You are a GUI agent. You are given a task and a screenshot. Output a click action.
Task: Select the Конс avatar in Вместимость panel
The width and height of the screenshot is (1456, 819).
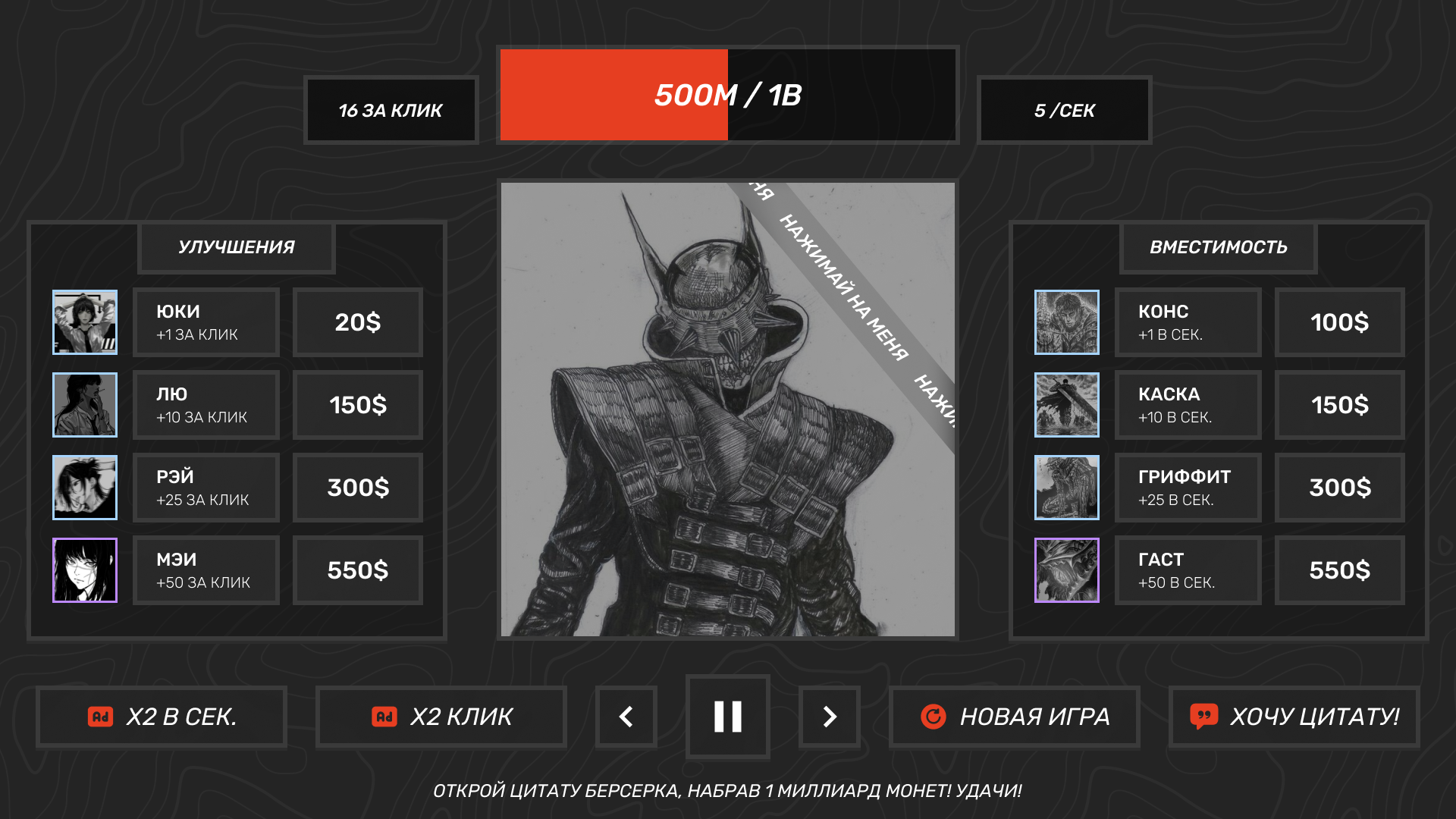click(x=1066, y=322)
